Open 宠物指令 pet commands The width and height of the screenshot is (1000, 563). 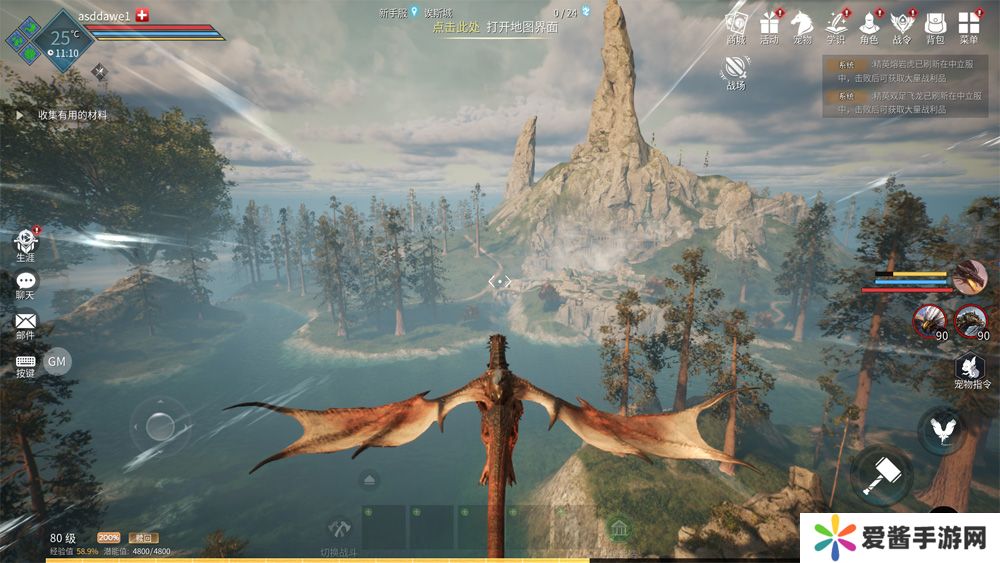(970, 368)
